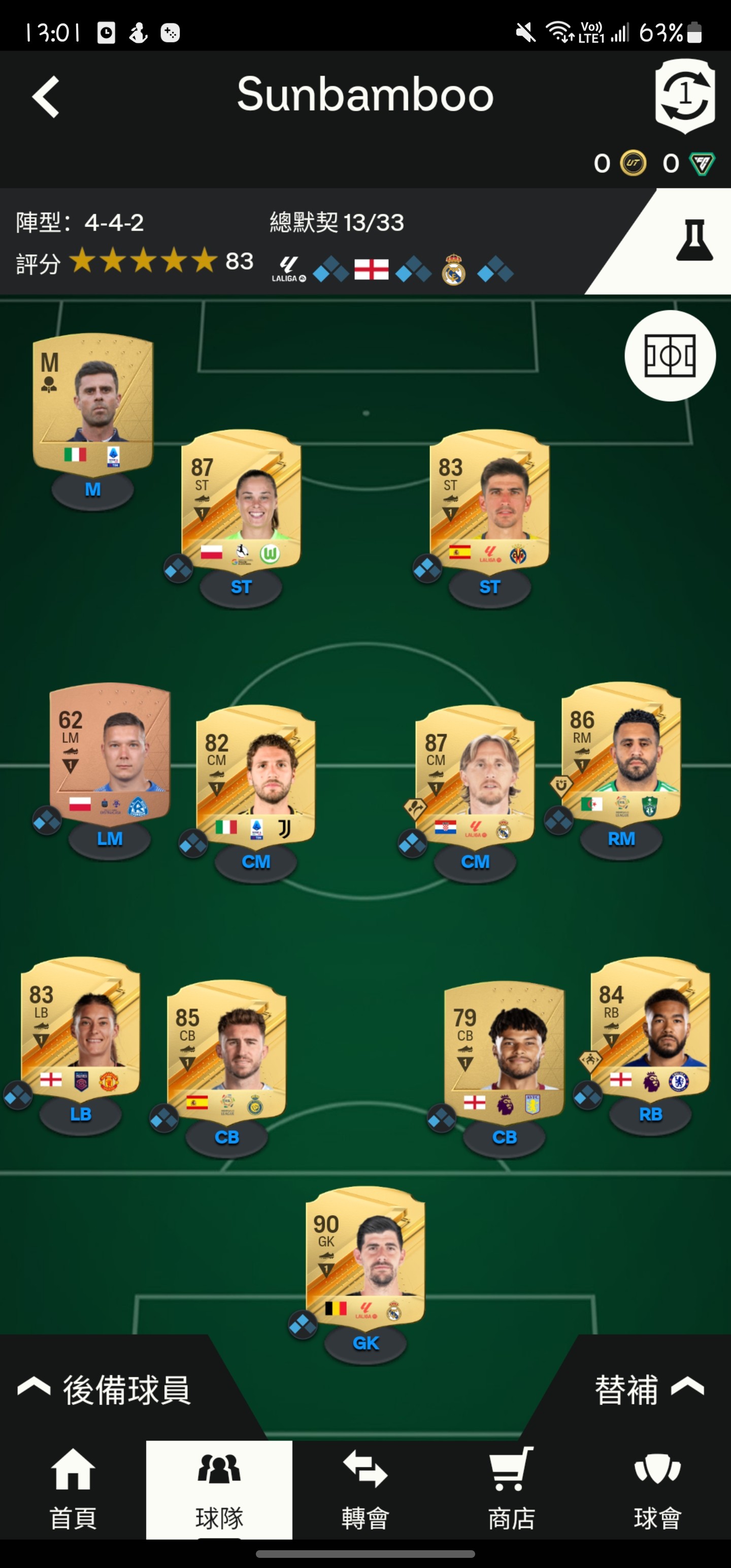This screenshot has width=731, height=1568.
Task: Select the 79-rated CB card
Action: [504, 1051]
